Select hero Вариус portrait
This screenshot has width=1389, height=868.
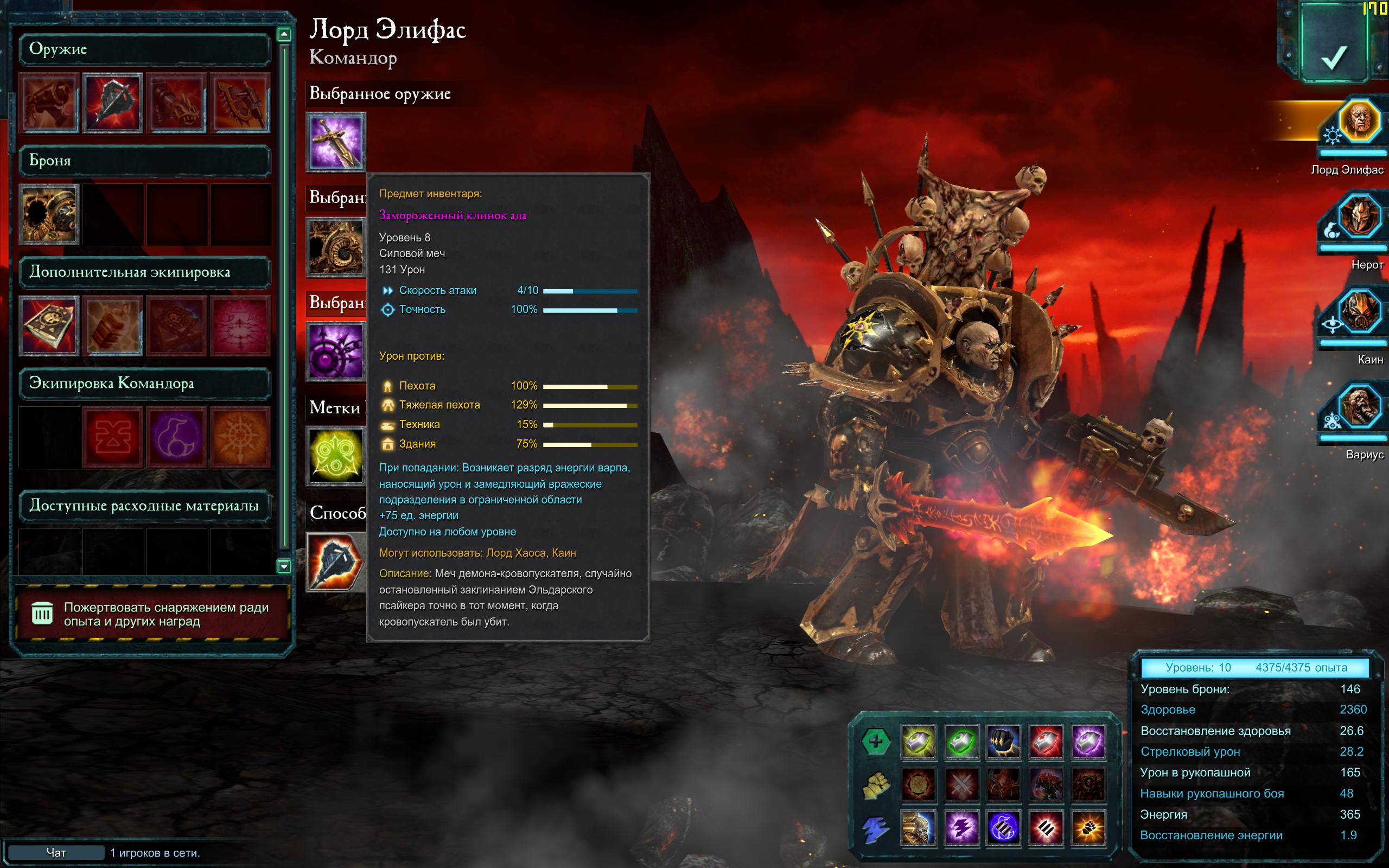(1358, 407)
